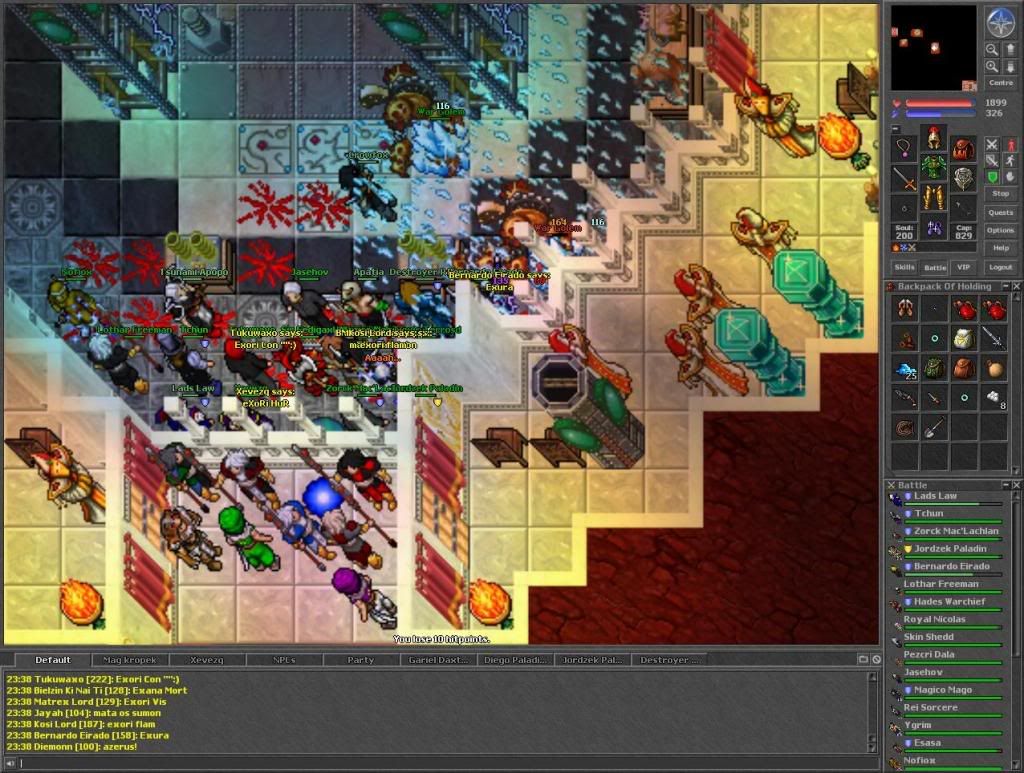Click the Logout button

coord(1000,267)
